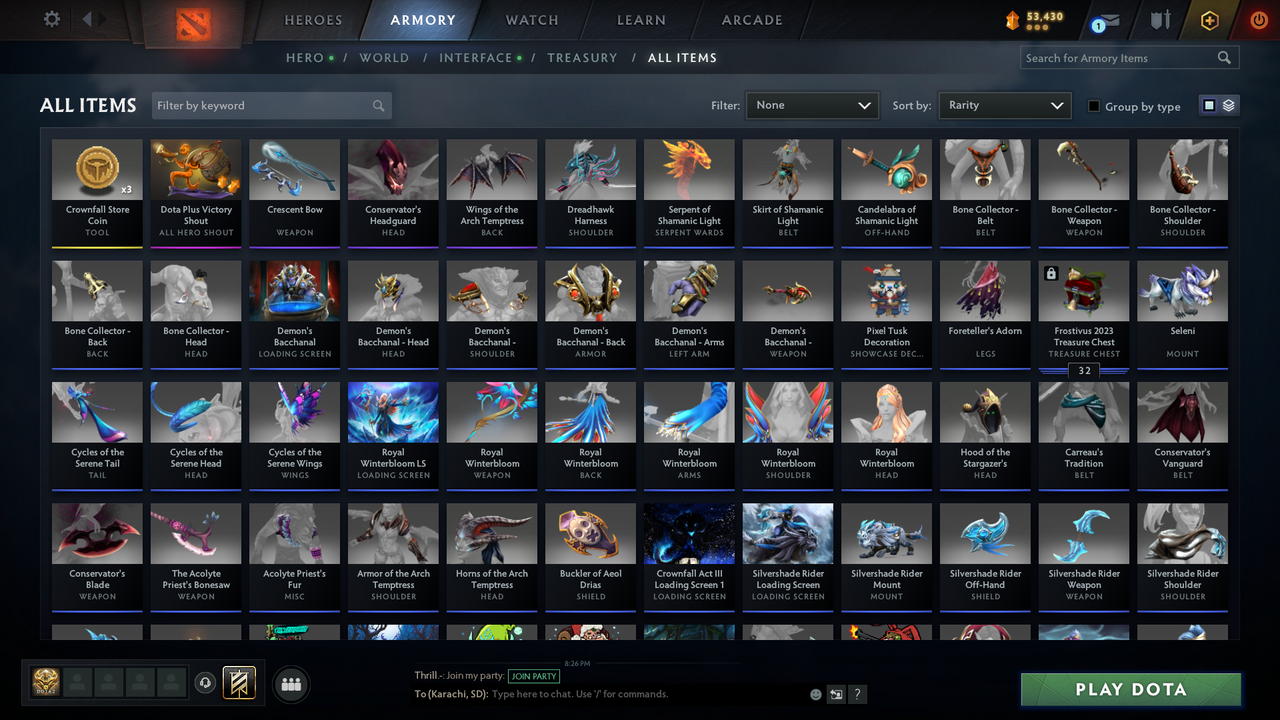
Task: Switch to the TREASURY tab
Action: 582,58
